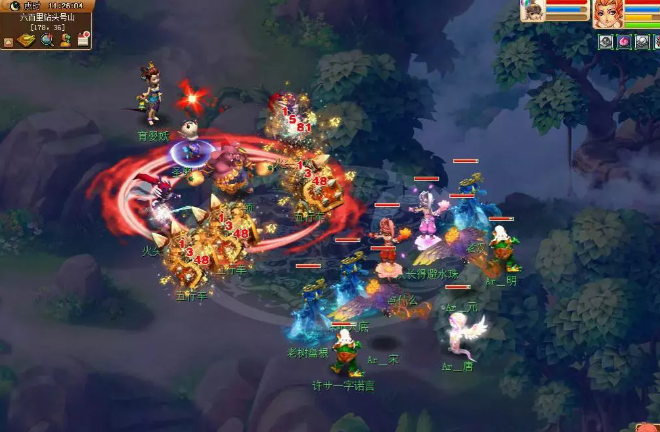The height and width of the screenshot is (432, 660).
Task: Open the friends list figure icon
Action: (66, 40)
